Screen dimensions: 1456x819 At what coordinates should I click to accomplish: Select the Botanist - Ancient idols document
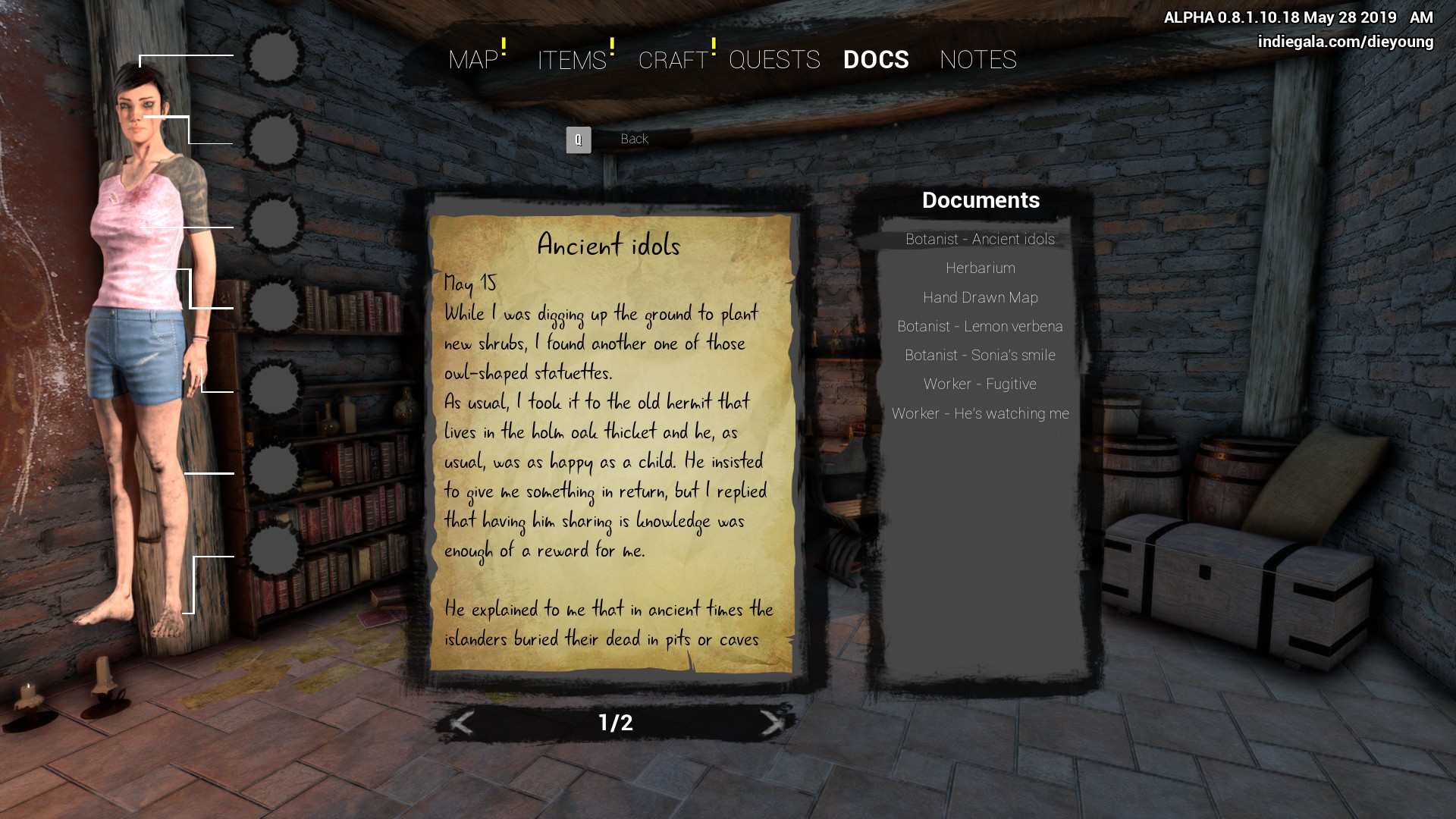(980, 240)
